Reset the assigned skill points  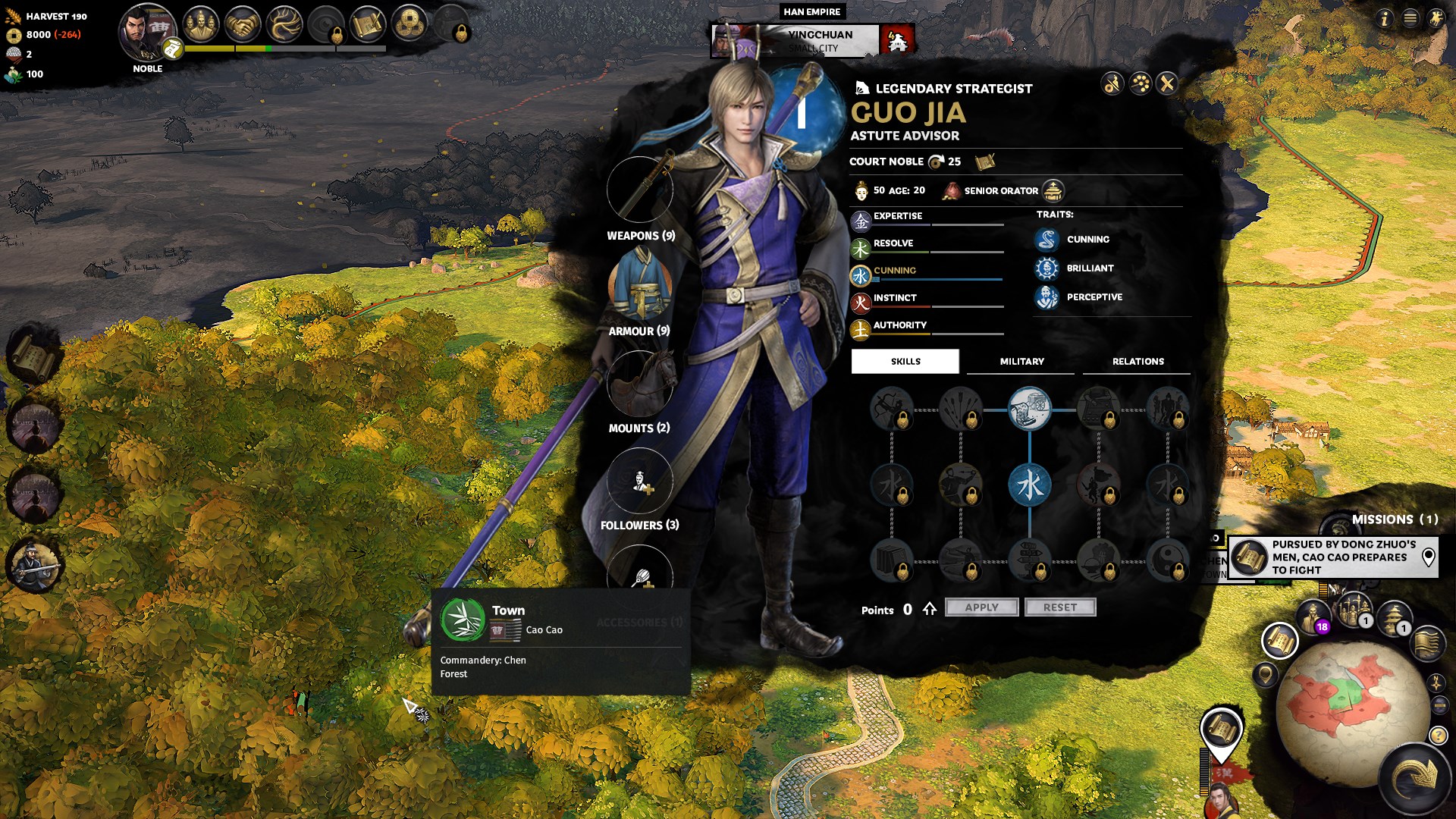pyautogui.click(x=1059, y=607)
